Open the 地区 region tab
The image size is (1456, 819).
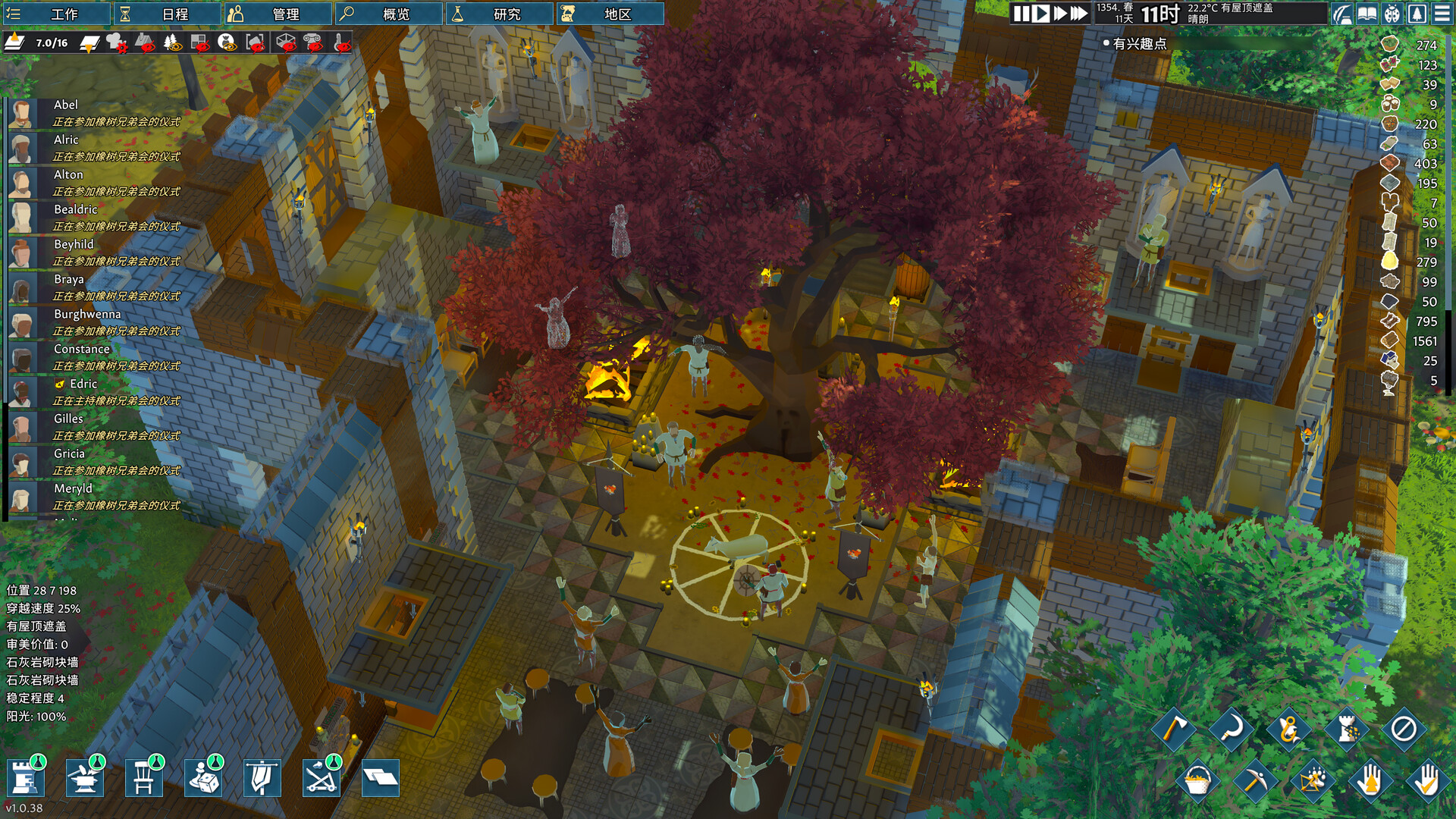[x=610, y=14]
